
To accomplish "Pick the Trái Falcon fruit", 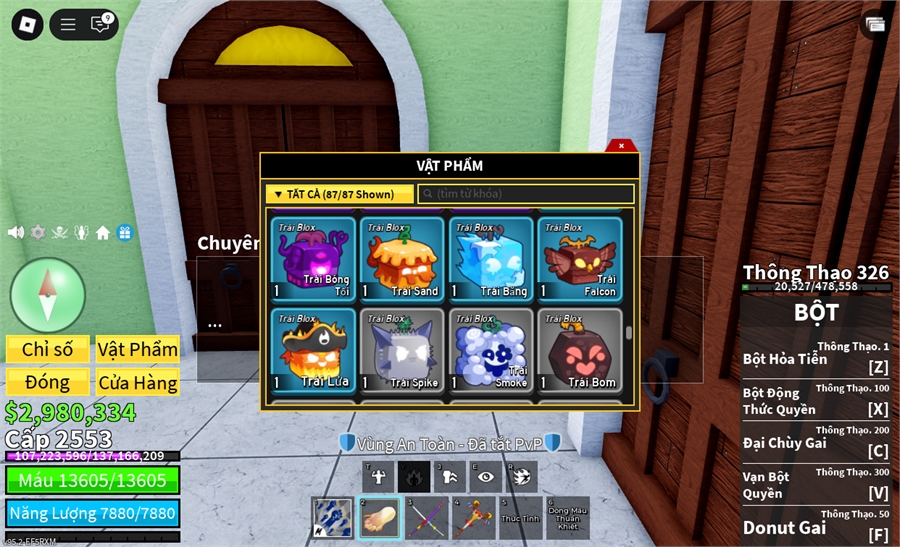I will [580, 259].
